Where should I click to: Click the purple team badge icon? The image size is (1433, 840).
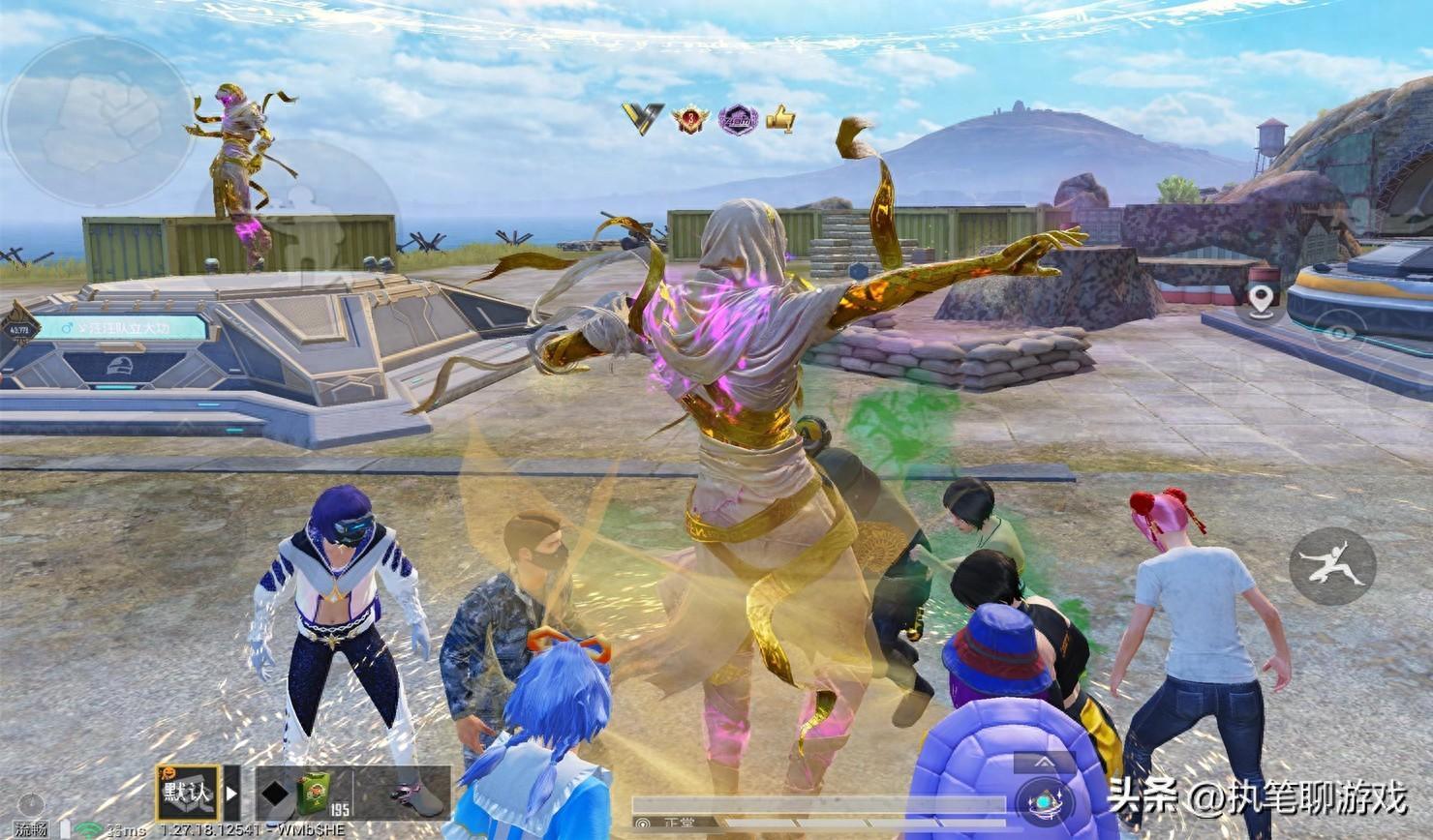point(737,119)
